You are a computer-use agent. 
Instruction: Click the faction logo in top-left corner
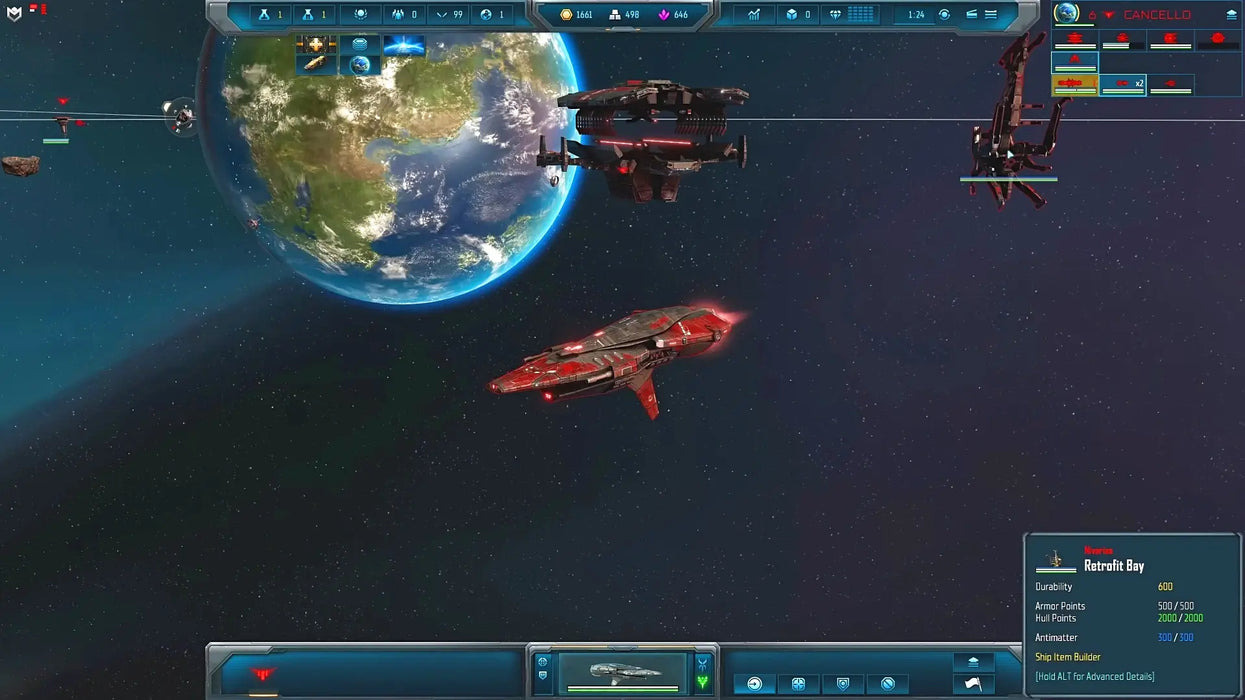tap(14, 13)
